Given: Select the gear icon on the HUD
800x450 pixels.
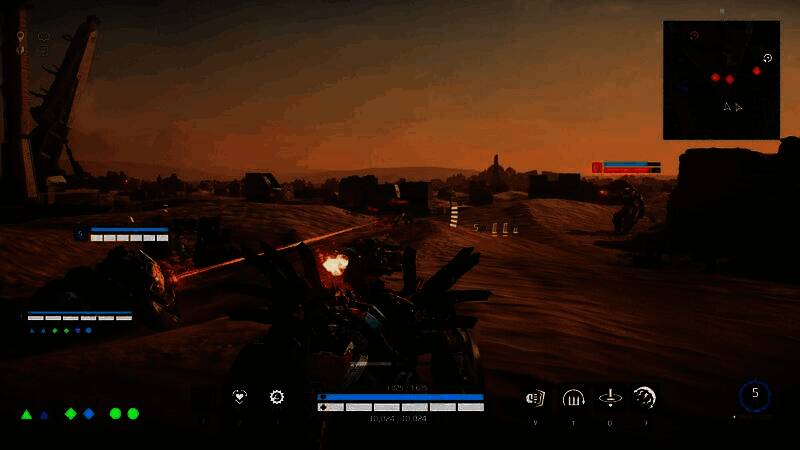Looking at the screenshot, I should [x=277, y=397].
